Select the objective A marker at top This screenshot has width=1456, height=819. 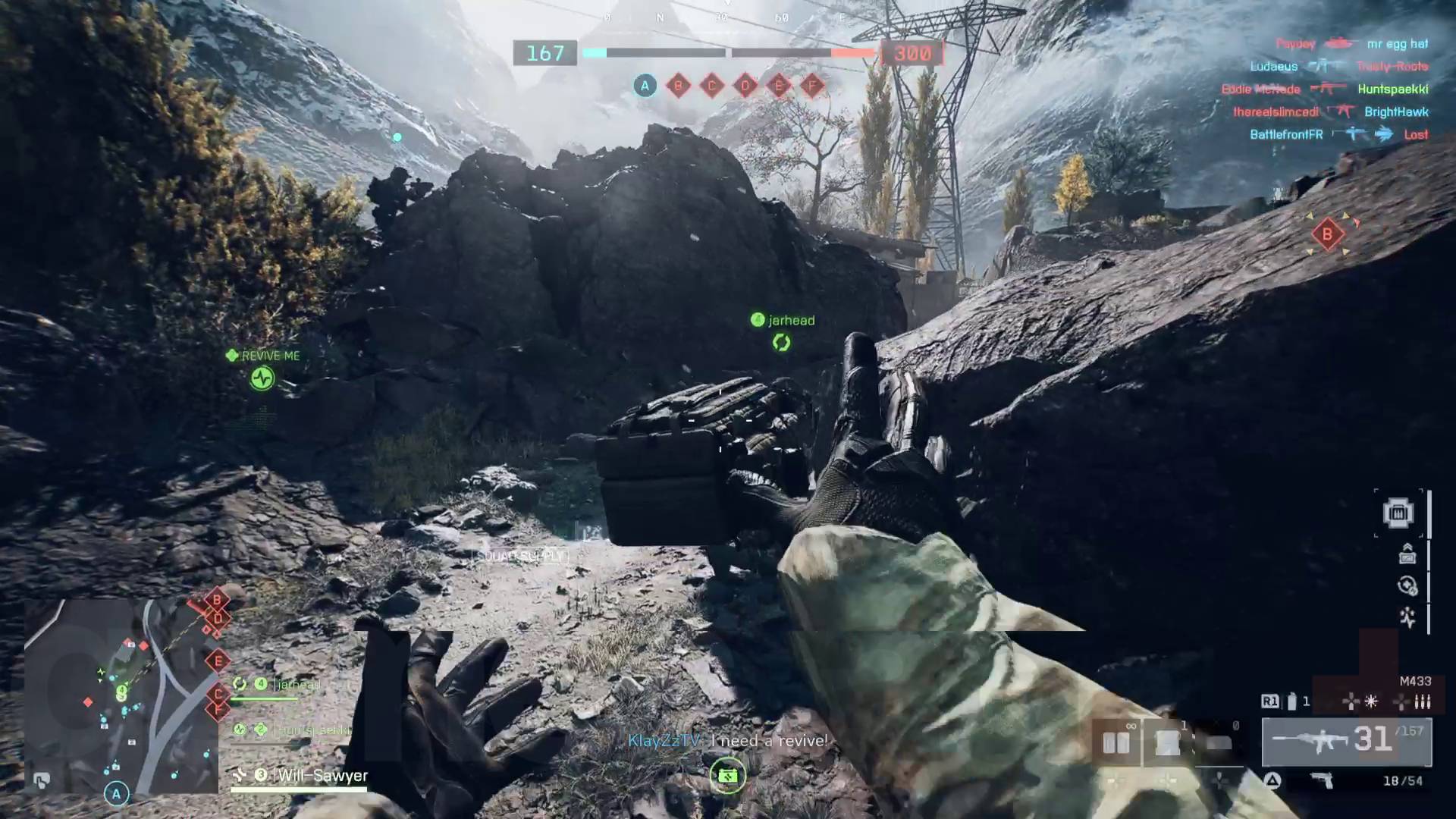[x=644, y=86]
